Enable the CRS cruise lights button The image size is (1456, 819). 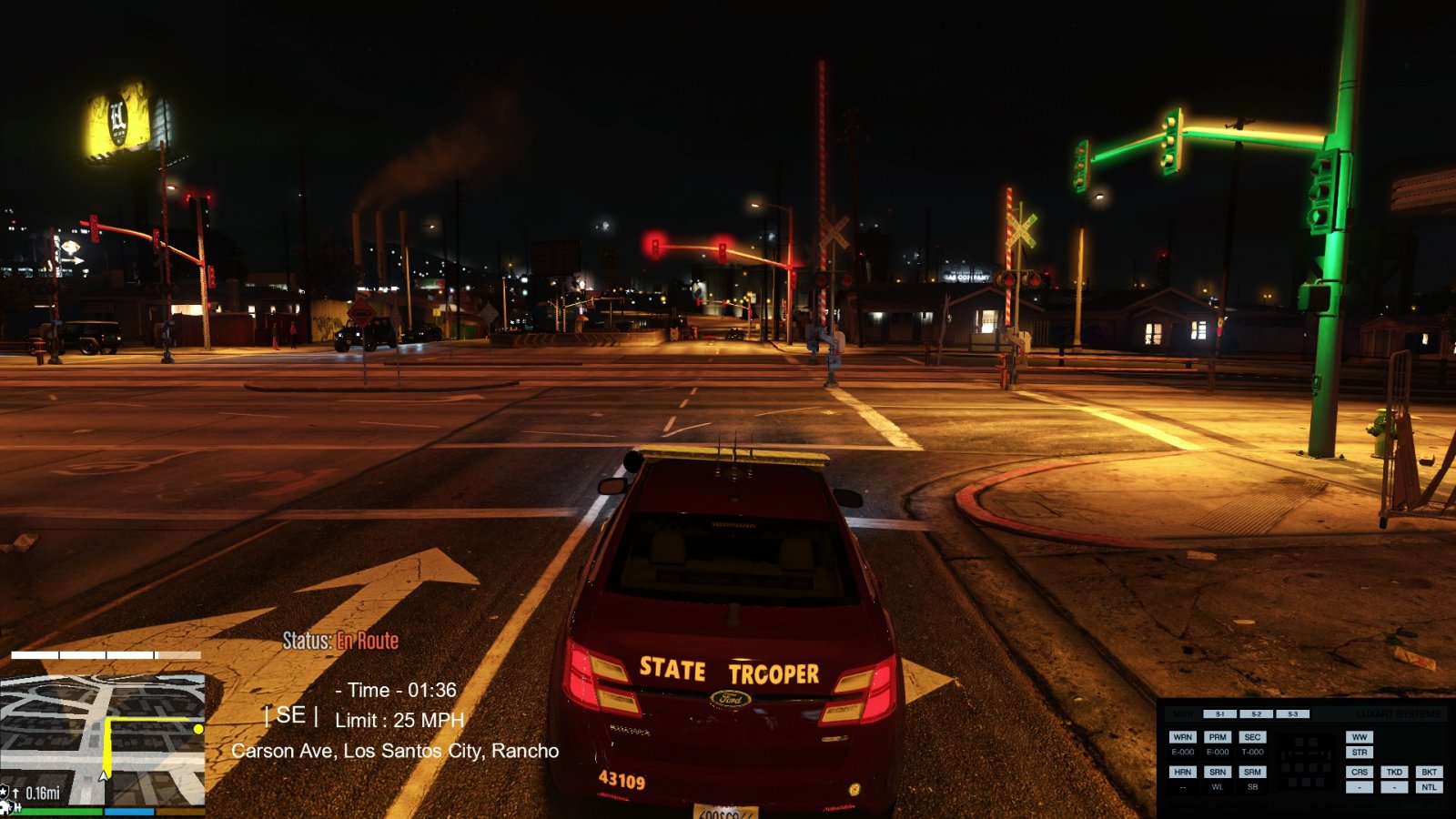point(1360,772)
